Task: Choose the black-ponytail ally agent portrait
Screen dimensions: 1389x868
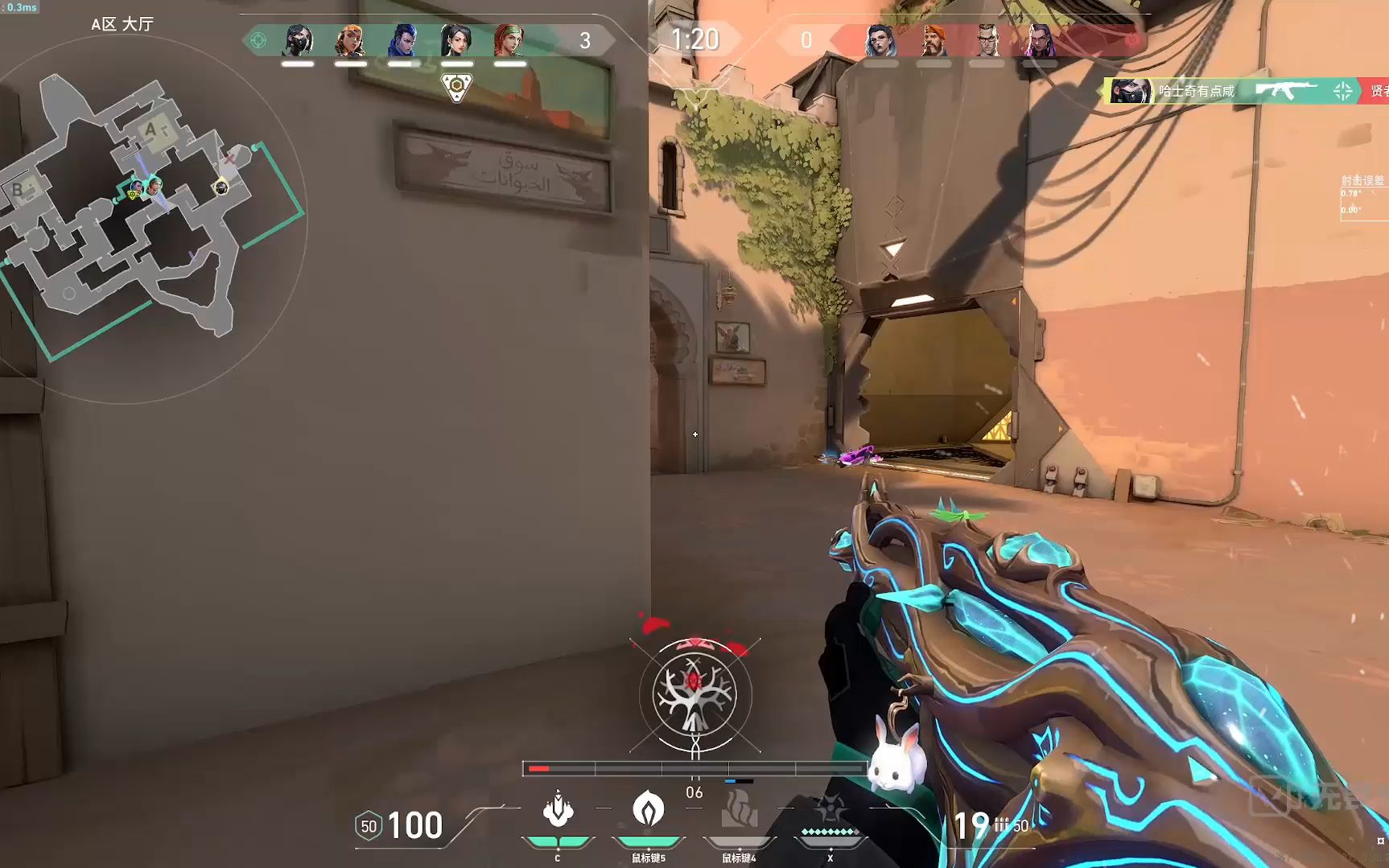Action: pos(456,40)
